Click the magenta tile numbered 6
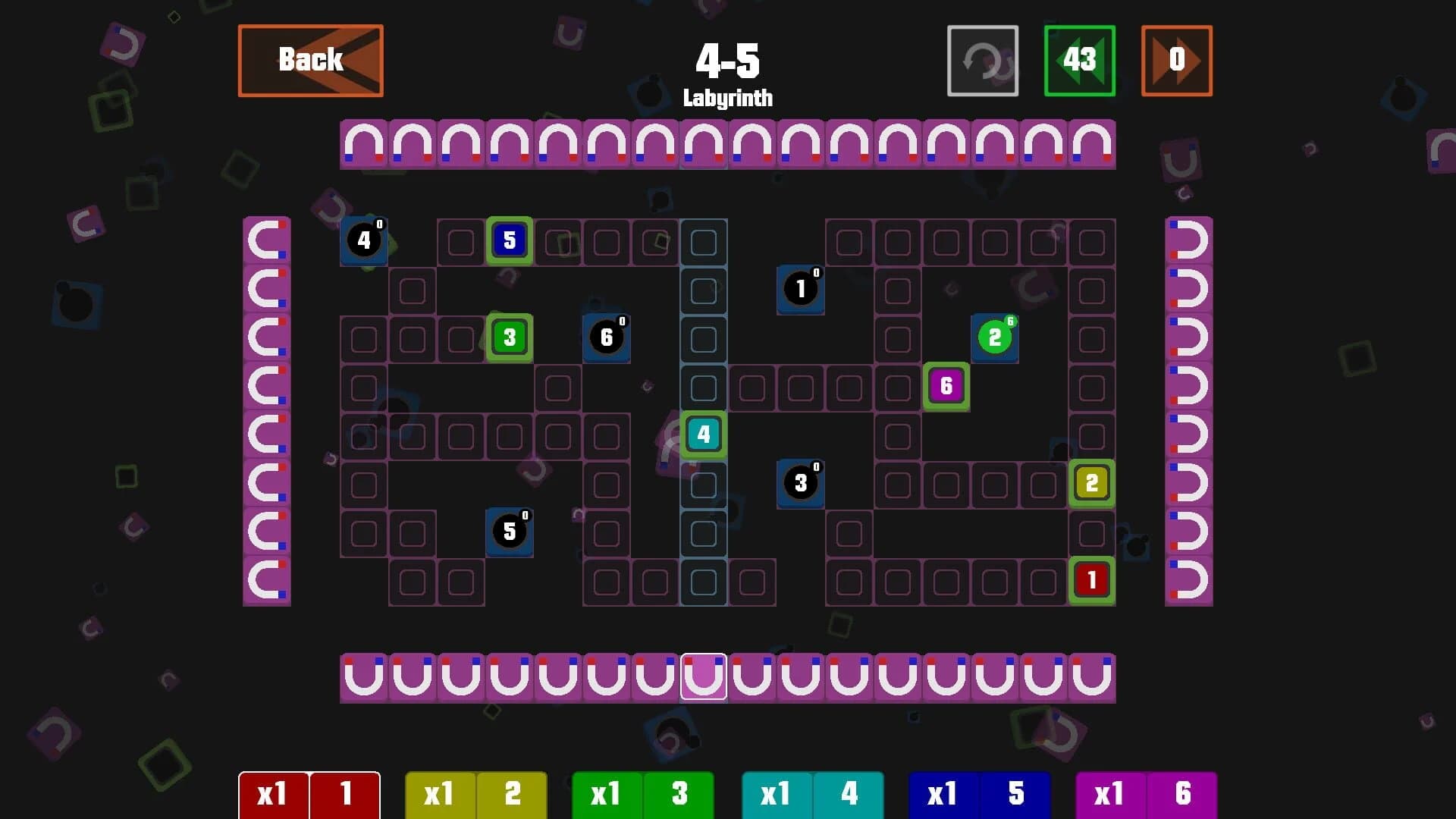The image size is (1456, 819). (x=945, y=386)
